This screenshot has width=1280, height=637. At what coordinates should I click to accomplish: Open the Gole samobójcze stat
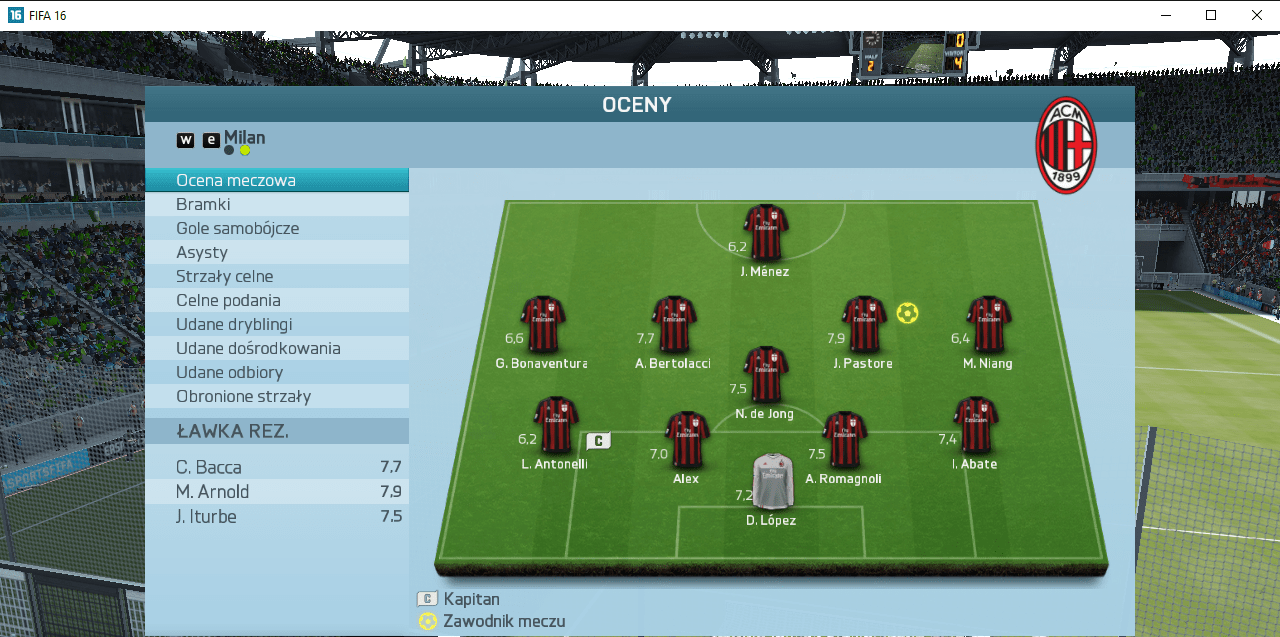276,228
